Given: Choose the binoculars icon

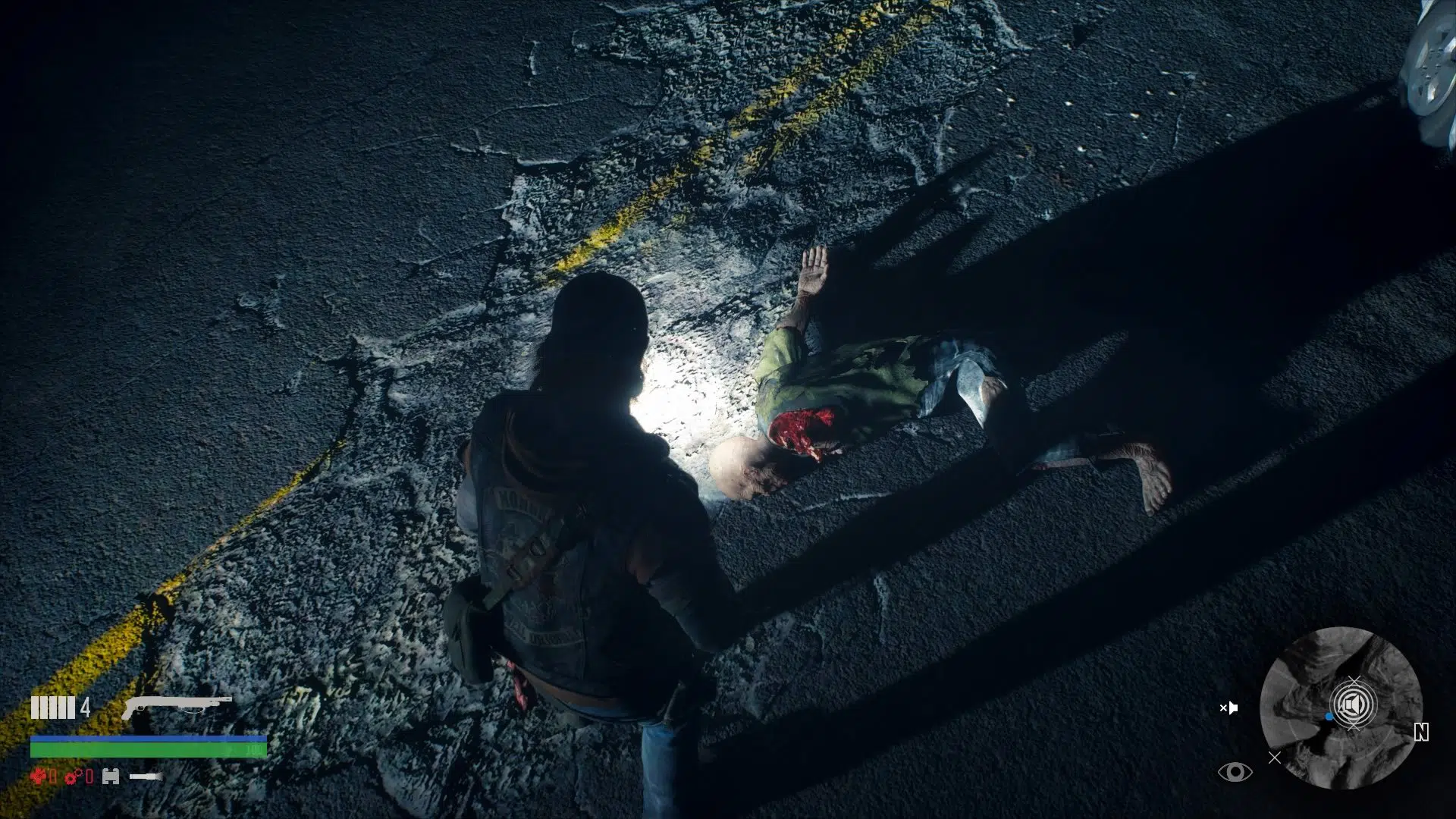Looking at the screenshot, I should [x=111, y=776].
